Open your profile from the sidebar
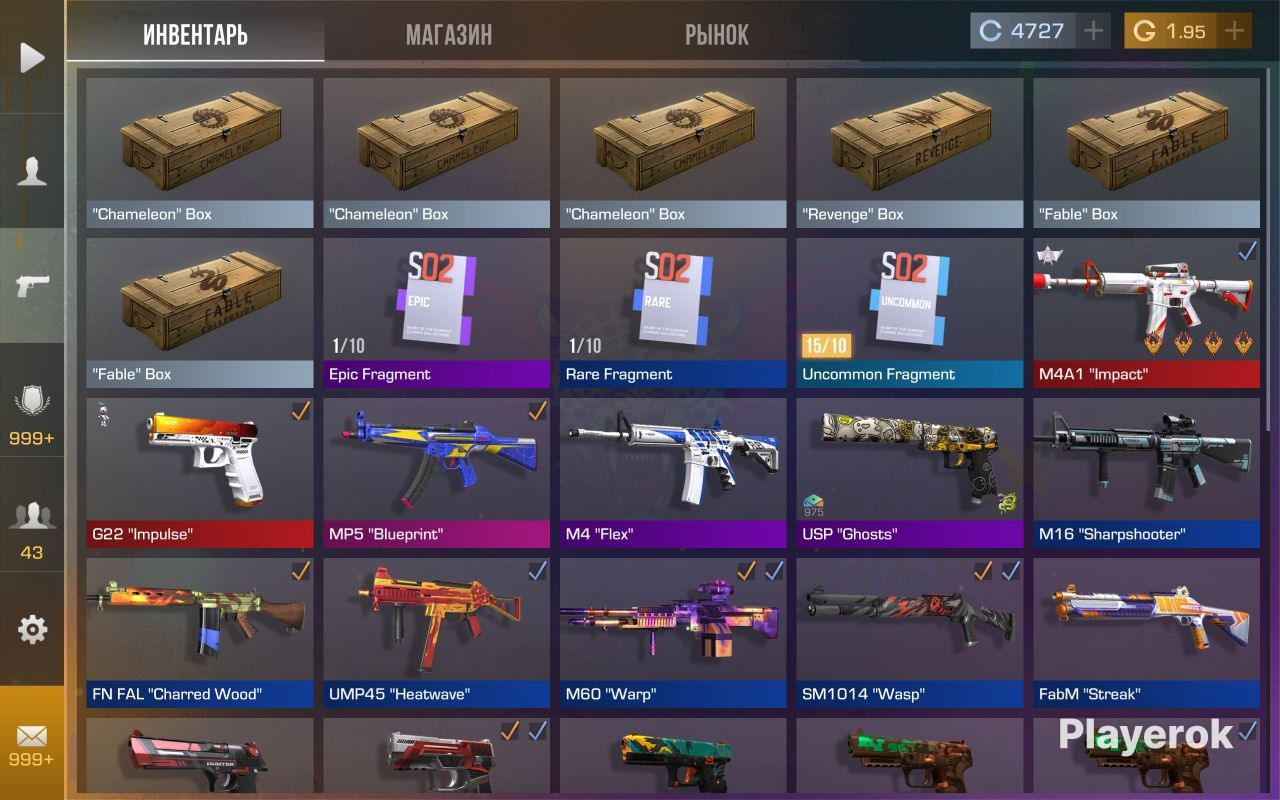Viewport: 1280px width, 800px height. 33,172
